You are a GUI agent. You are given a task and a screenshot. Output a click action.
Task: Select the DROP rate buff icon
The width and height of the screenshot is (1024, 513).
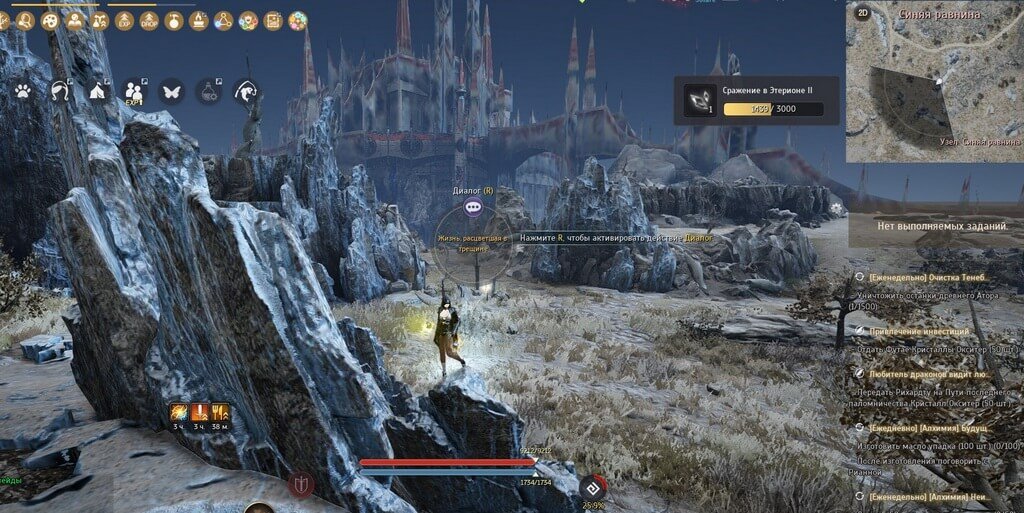pyautogui.click(x=149, y=20)
